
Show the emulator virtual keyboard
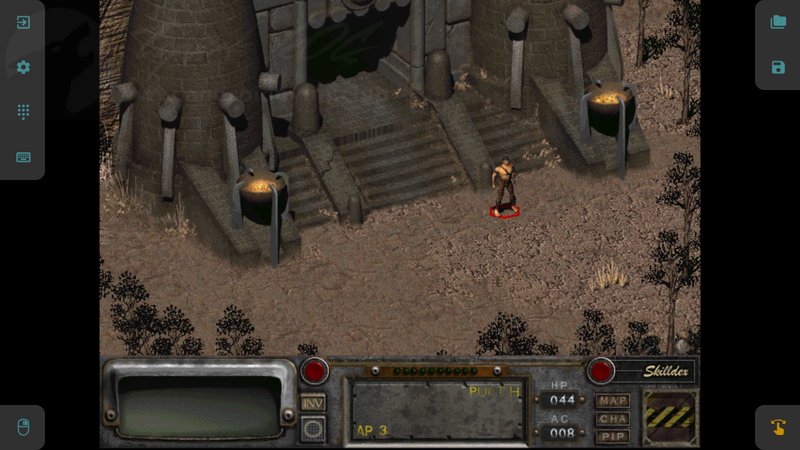tap(23, 157)
